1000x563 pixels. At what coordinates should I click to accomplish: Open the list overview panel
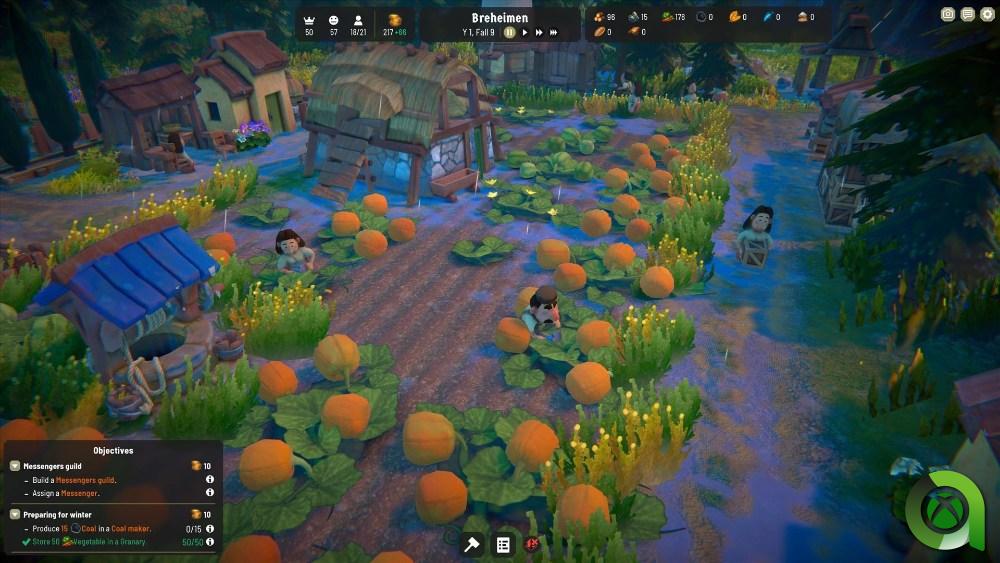[503, 544]
